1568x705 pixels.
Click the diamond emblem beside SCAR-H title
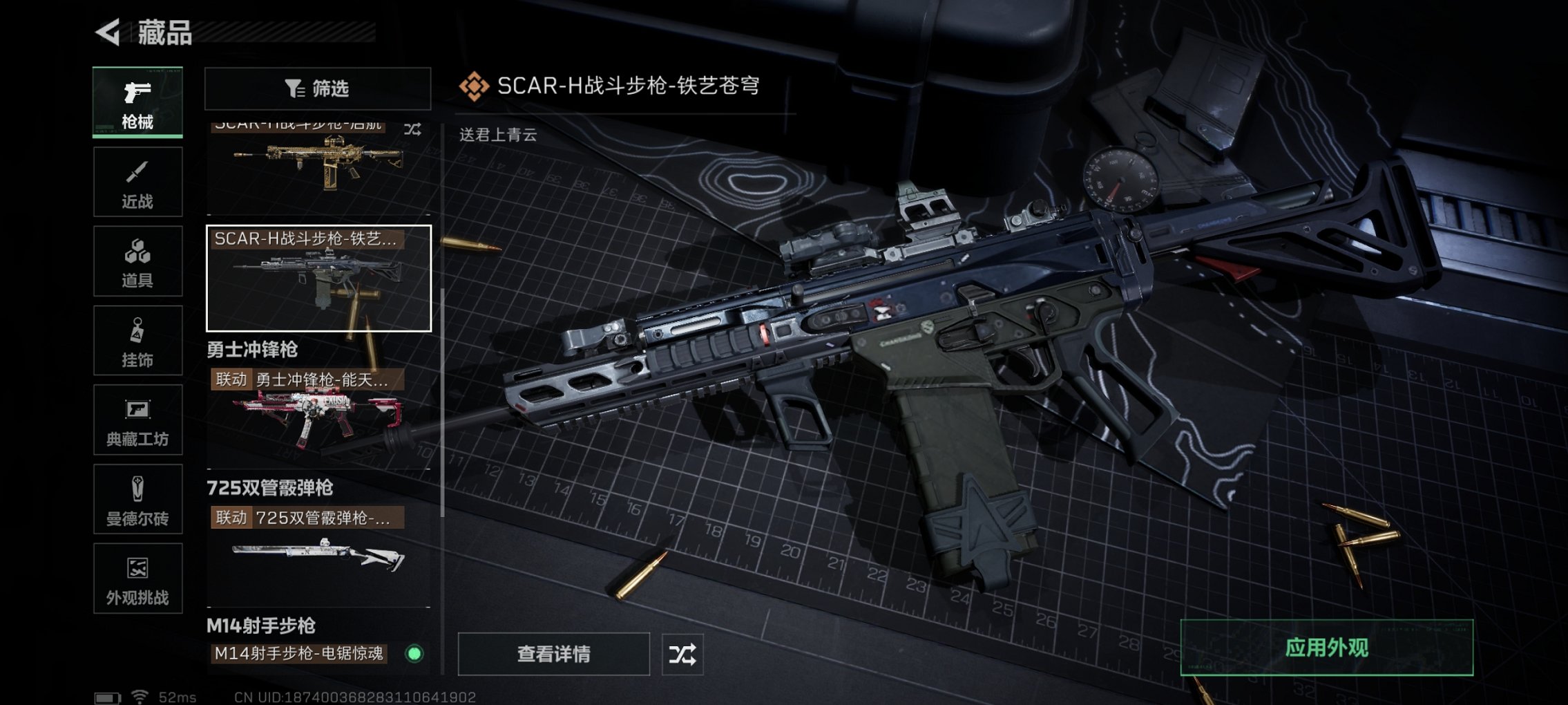coord(474,84)
